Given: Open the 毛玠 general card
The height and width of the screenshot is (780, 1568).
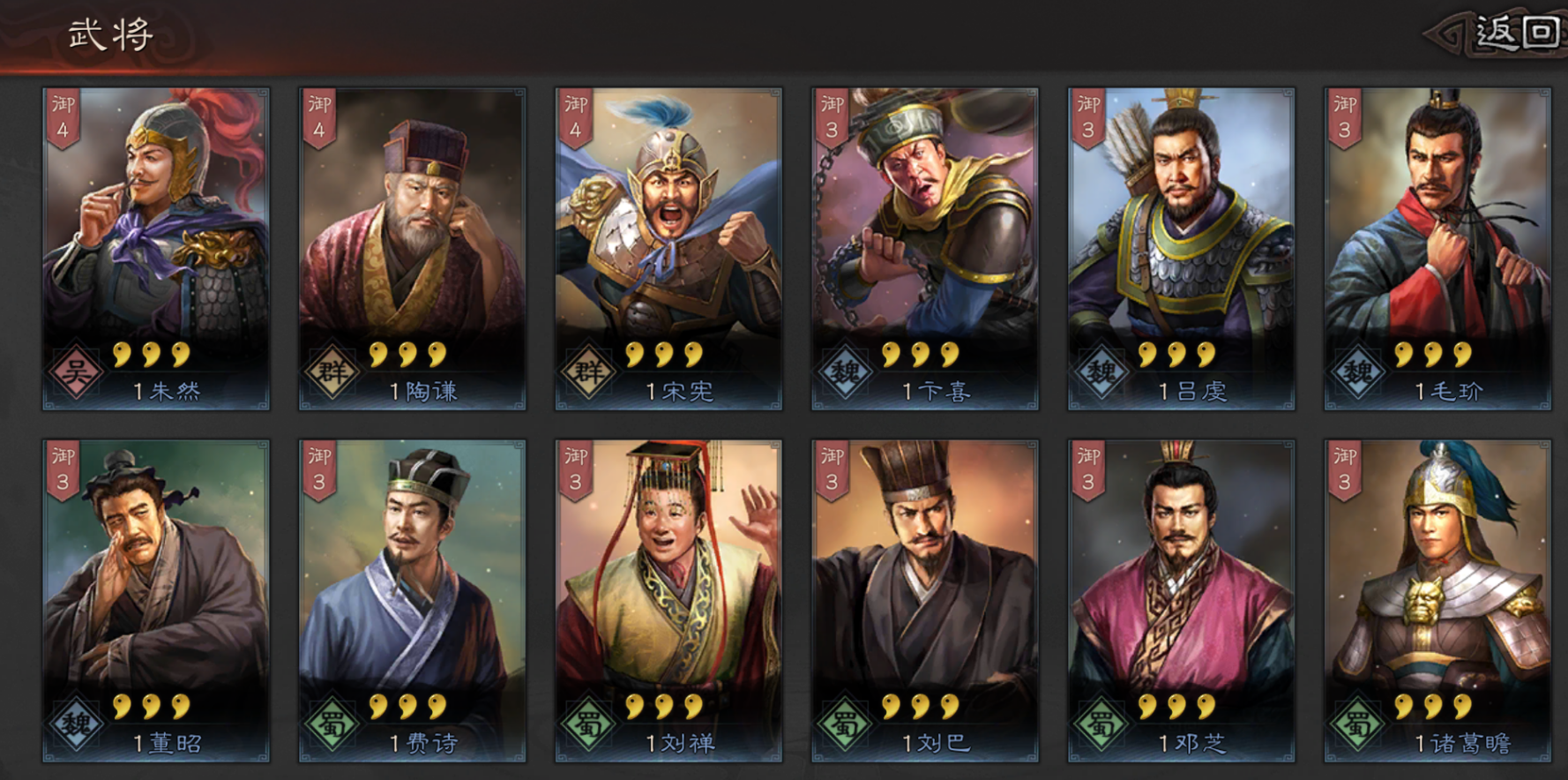Looking at the screenshot, I should [x=1437, y=247].
